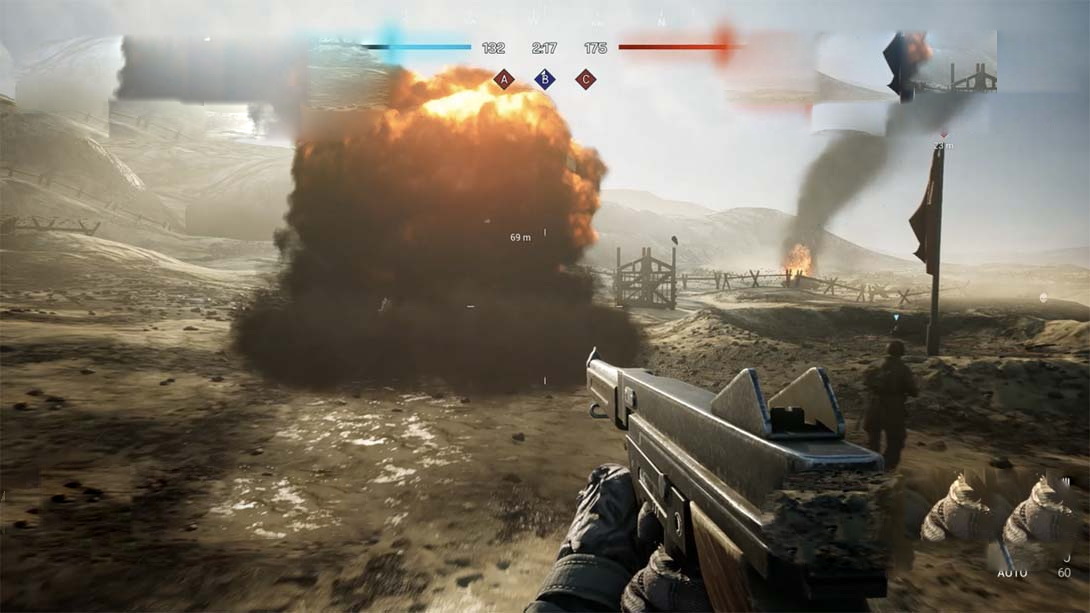
Task: Select the red objective C diamond
Action: (586, 79)
